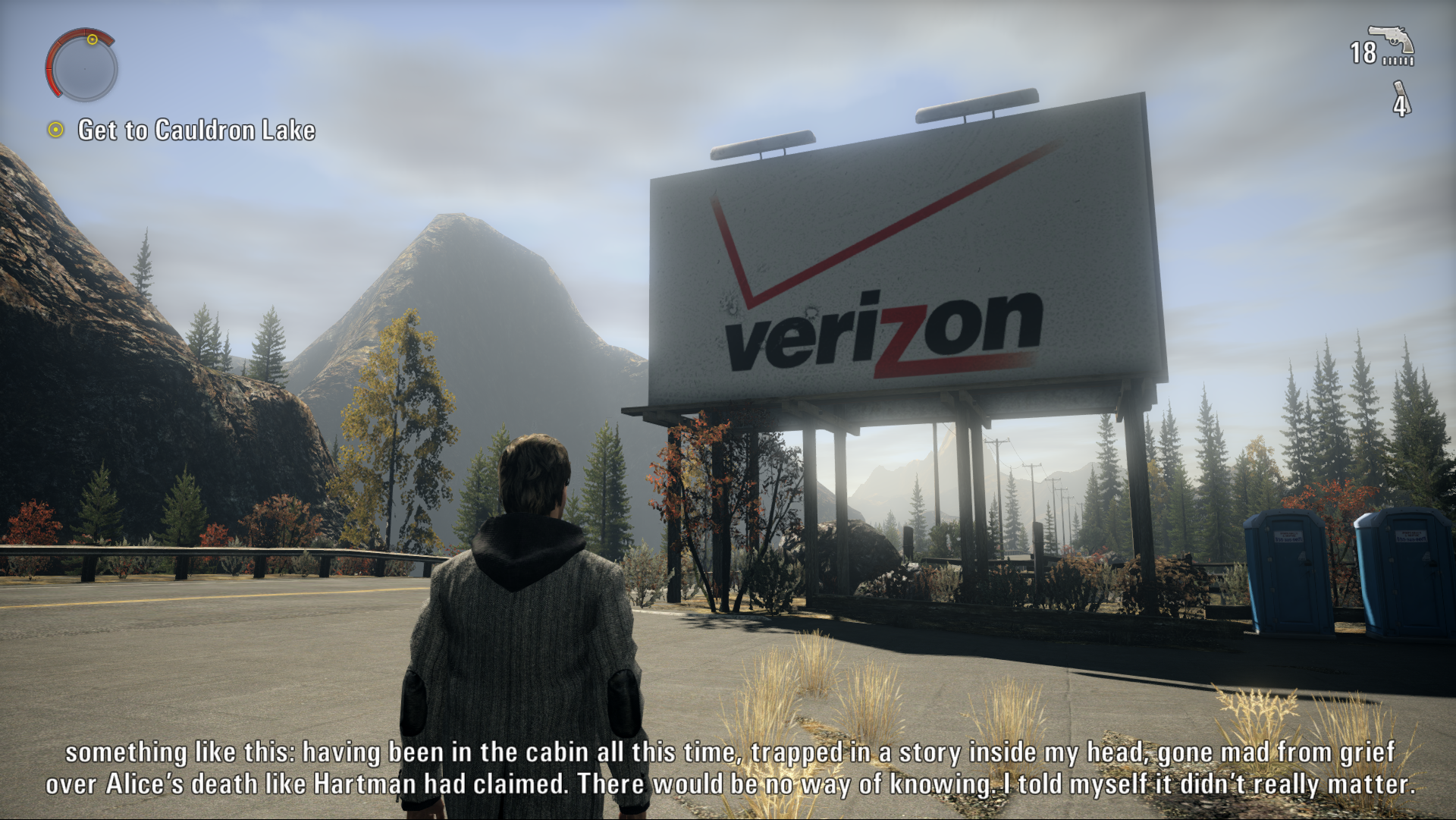Screen dimensions: 1456x820
Task: Select the Get to Cauldron Lake objective
Action: tap(196, 130)
